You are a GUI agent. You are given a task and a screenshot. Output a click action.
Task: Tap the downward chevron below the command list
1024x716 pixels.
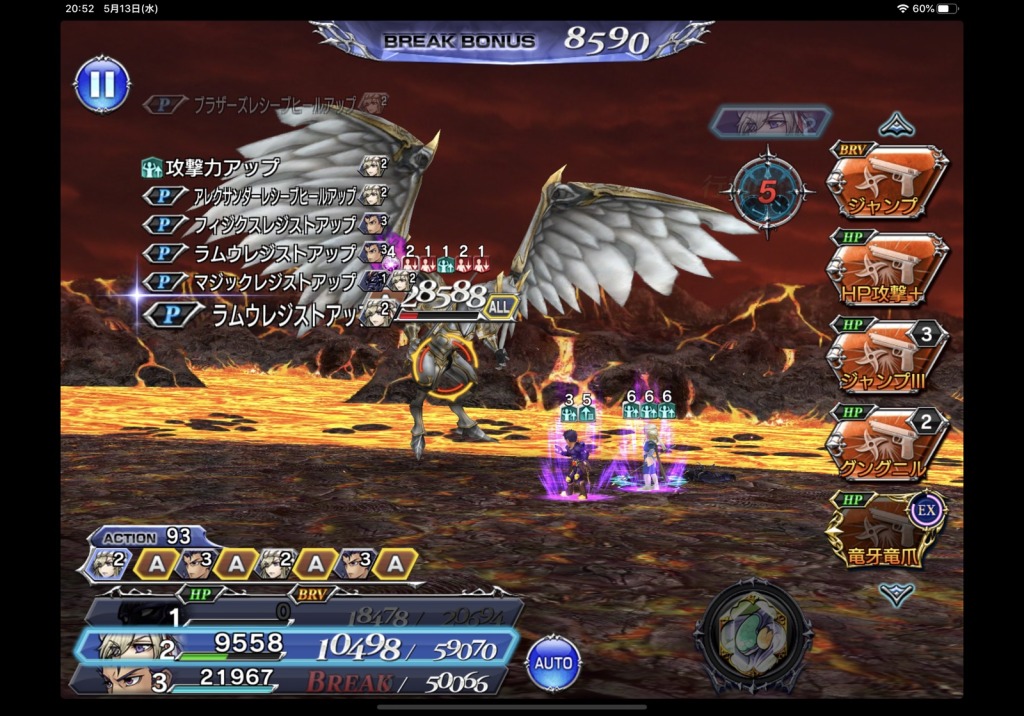(897, 593)
